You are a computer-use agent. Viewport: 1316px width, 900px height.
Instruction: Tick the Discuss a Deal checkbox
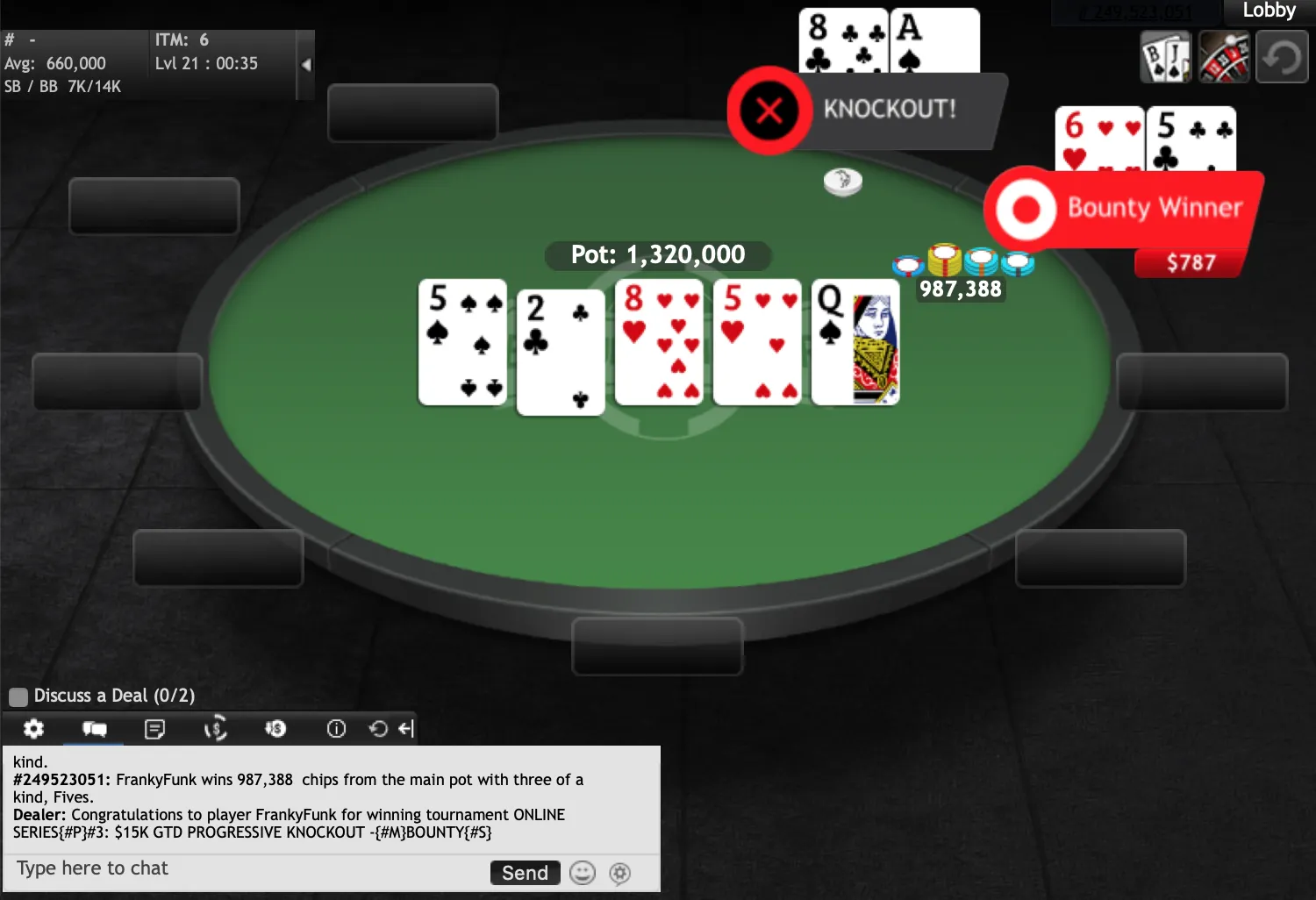(18, 696)
